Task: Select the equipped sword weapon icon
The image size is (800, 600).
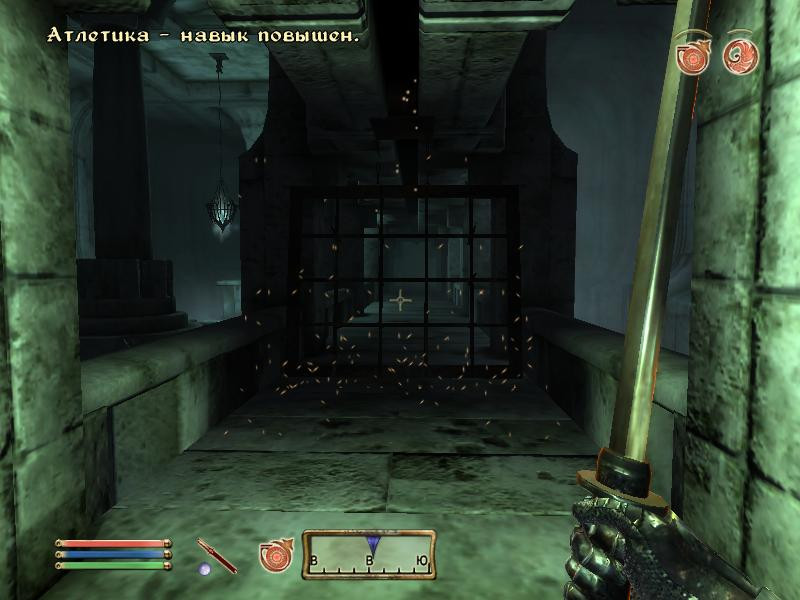Action: tap(217, 555)
